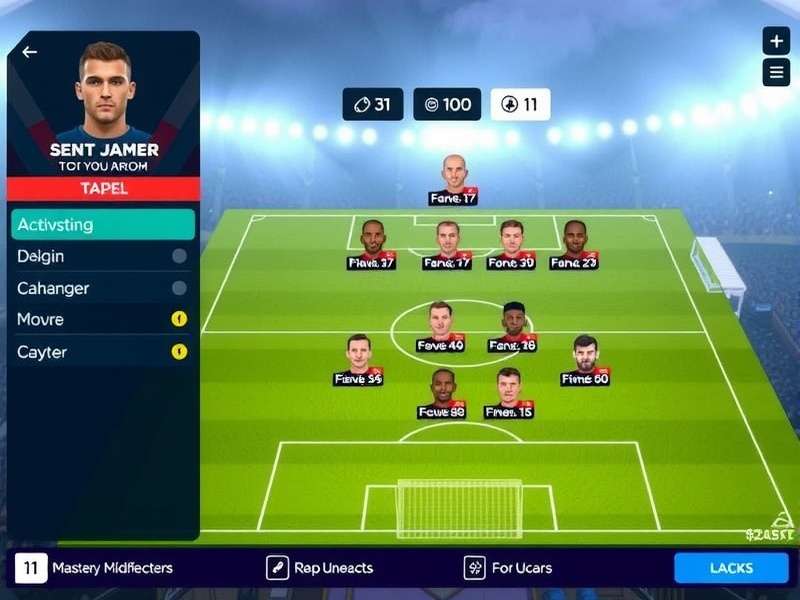
Task: Click the red TAPEL banner button
Action: (104, 188)
